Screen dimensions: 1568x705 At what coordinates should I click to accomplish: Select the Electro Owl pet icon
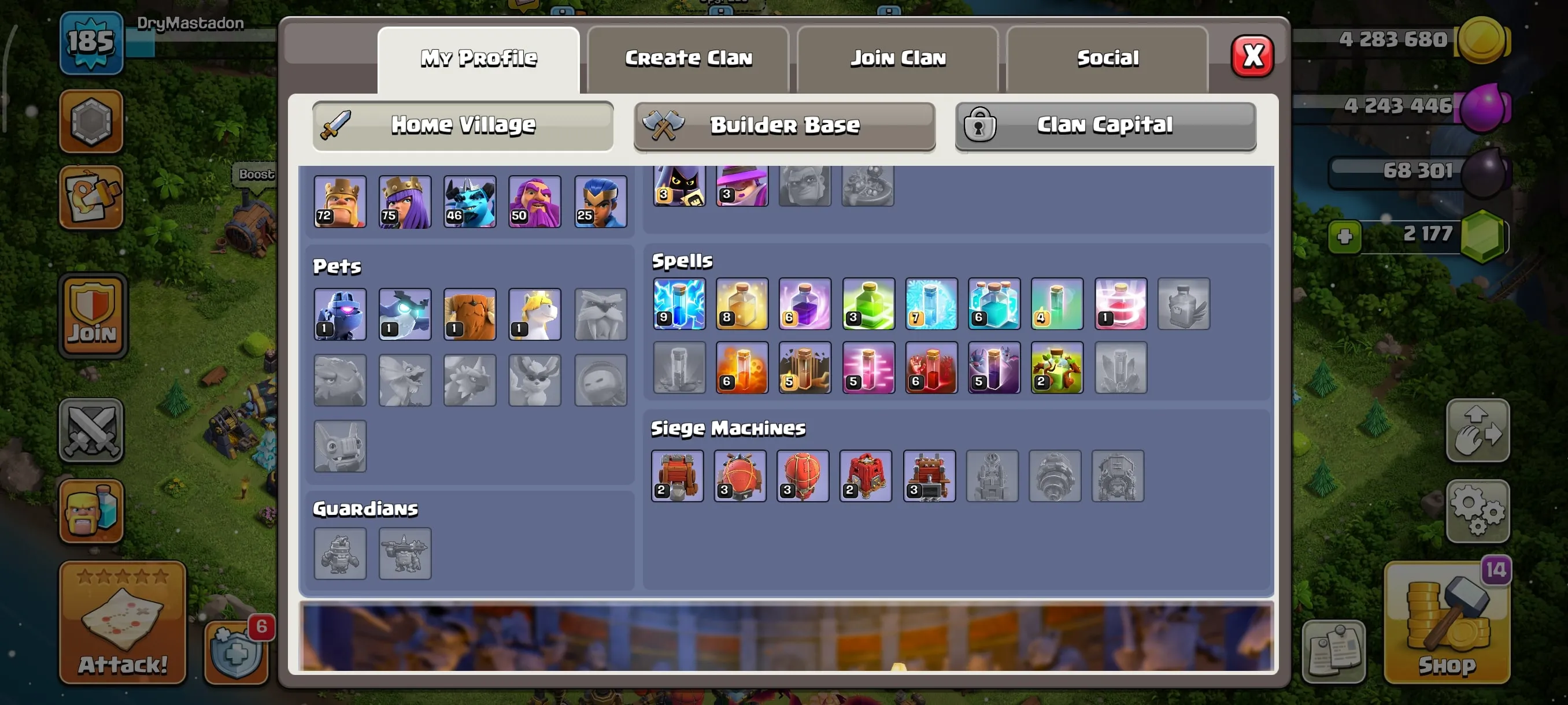point(405,314)
